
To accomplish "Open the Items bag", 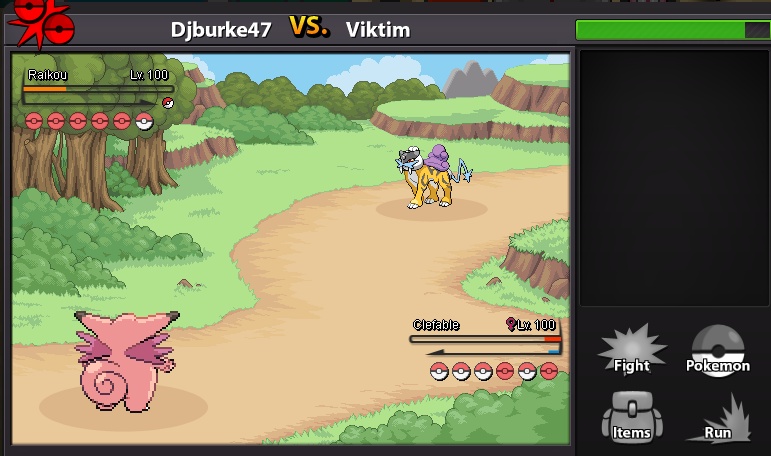I will [x=631, y=418].
